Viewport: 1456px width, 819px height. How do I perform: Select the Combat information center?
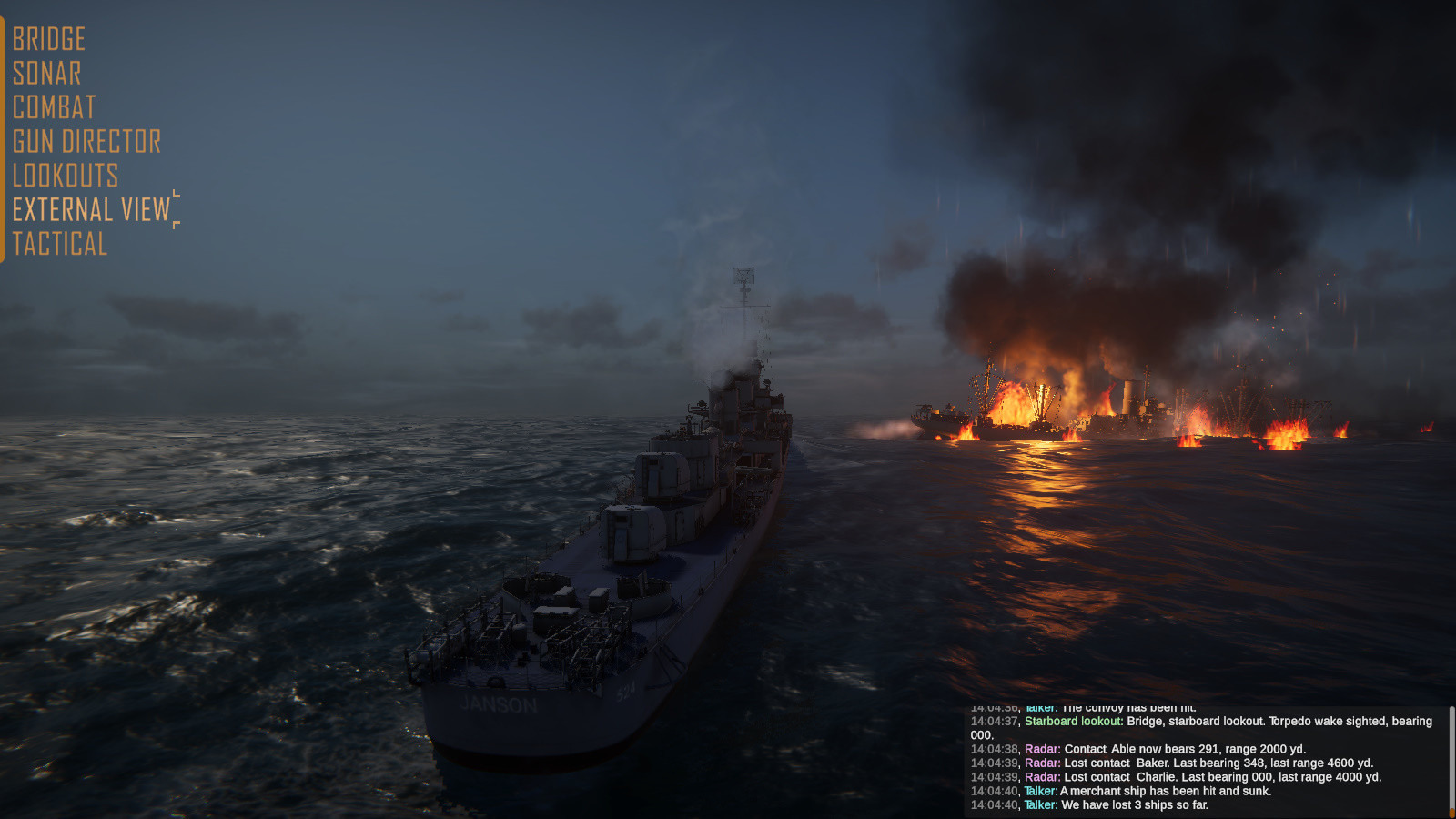click(52, 106)
